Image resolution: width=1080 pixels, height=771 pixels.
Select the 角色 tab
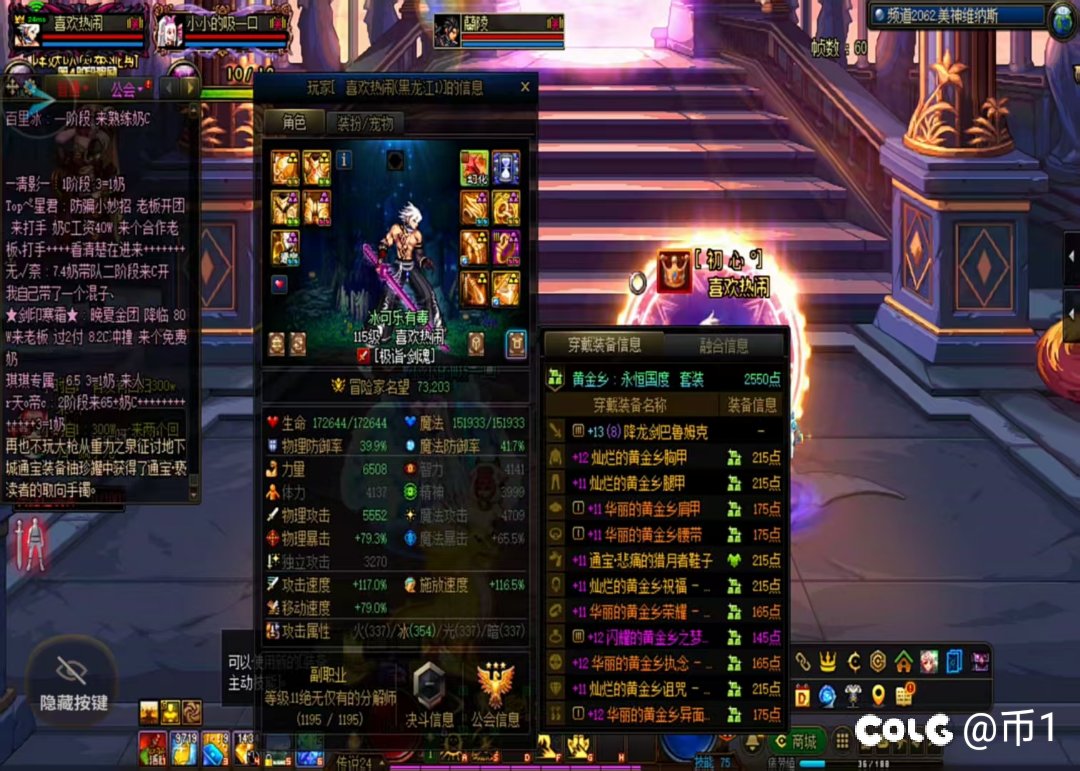click(x=294, y=123)
